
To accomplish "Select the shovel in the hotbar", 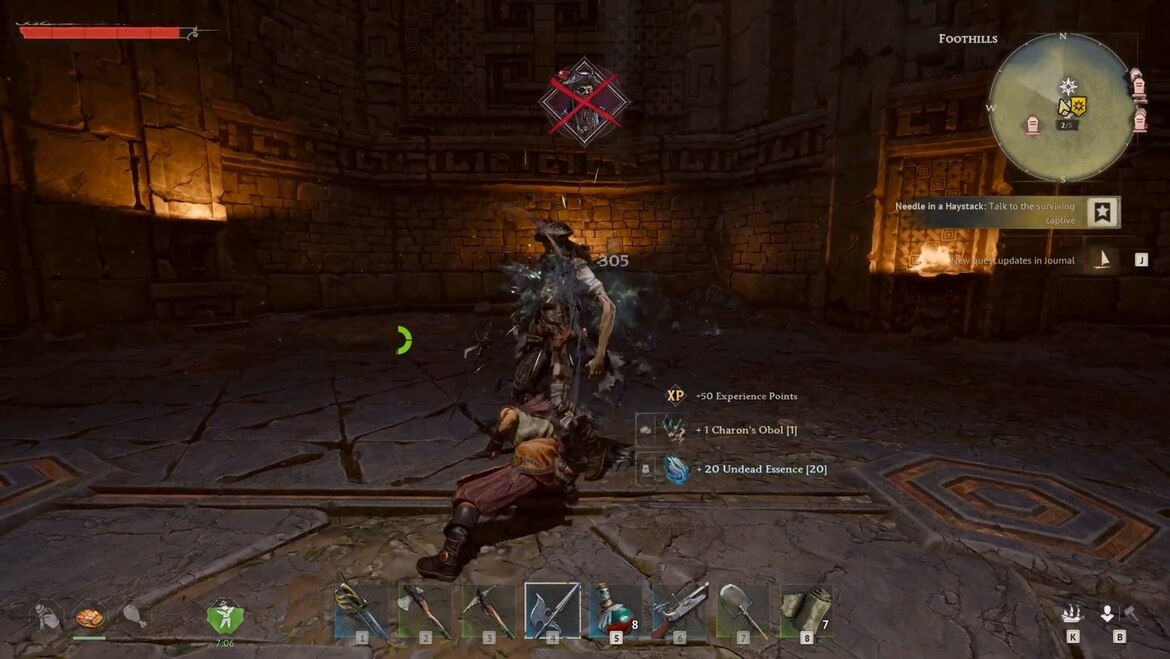I will coord(743,609).
